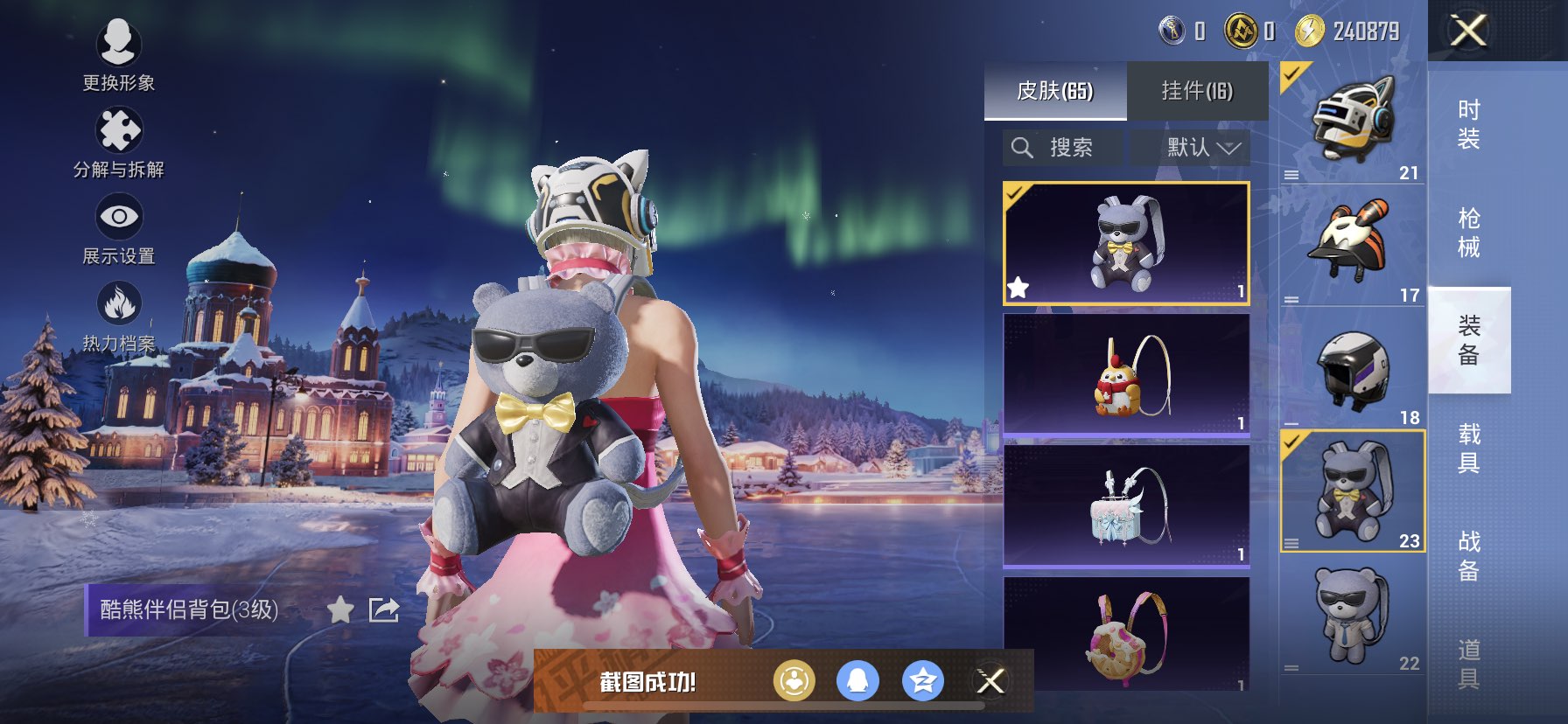Switch to 挂件(16) pendants tab
Viewport: 1568px width, 724px height.
[1196, 91]
